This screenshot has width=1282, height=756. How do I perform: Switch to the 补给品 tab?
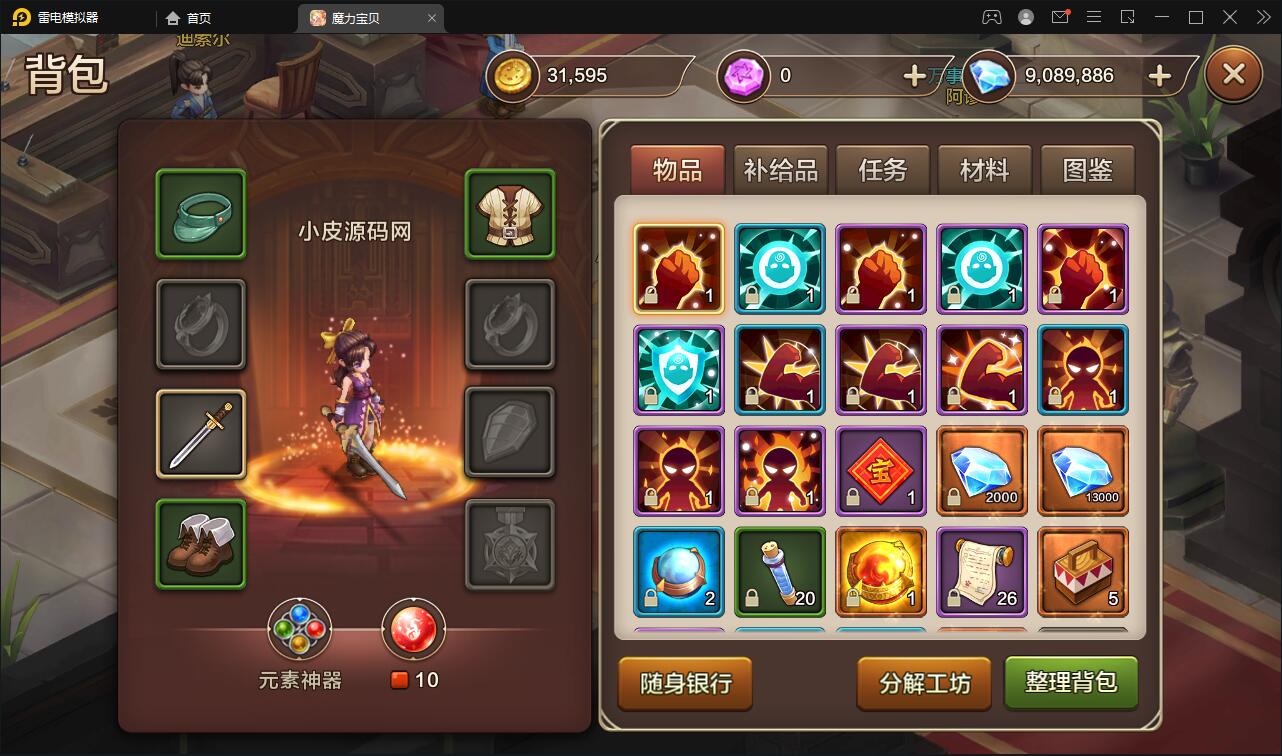[778, 170]
